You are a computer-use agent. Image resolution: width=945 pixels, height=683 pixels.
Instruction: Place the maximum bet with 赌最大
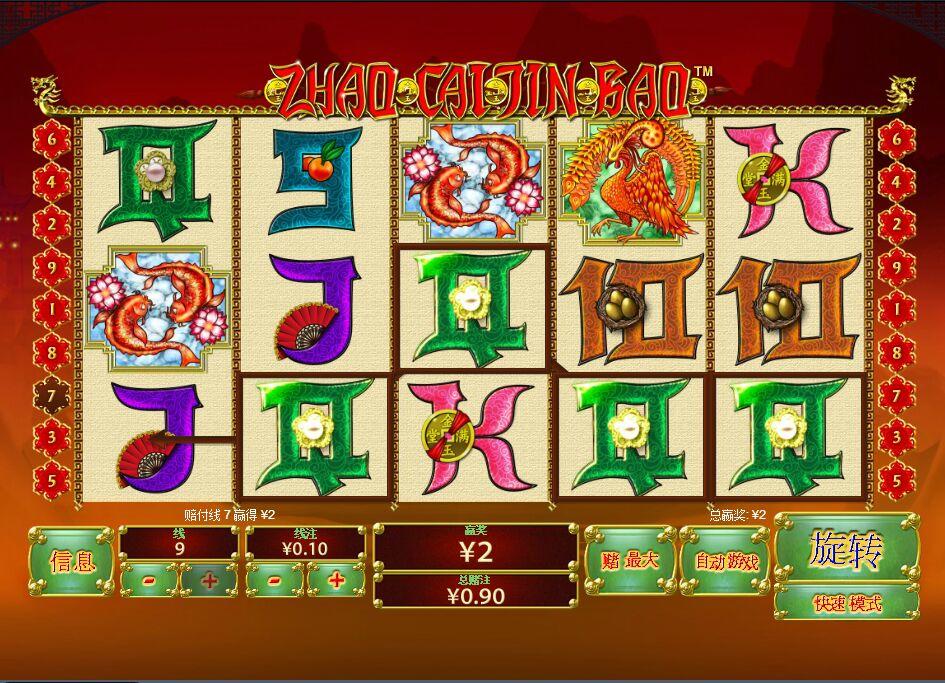click(x=629, y=561)
